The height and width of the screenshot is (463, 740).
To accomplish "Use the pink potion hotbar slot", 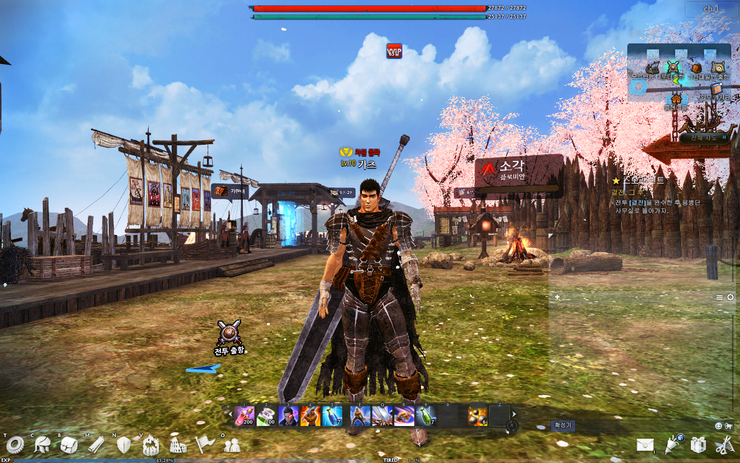I will point(244,414).
